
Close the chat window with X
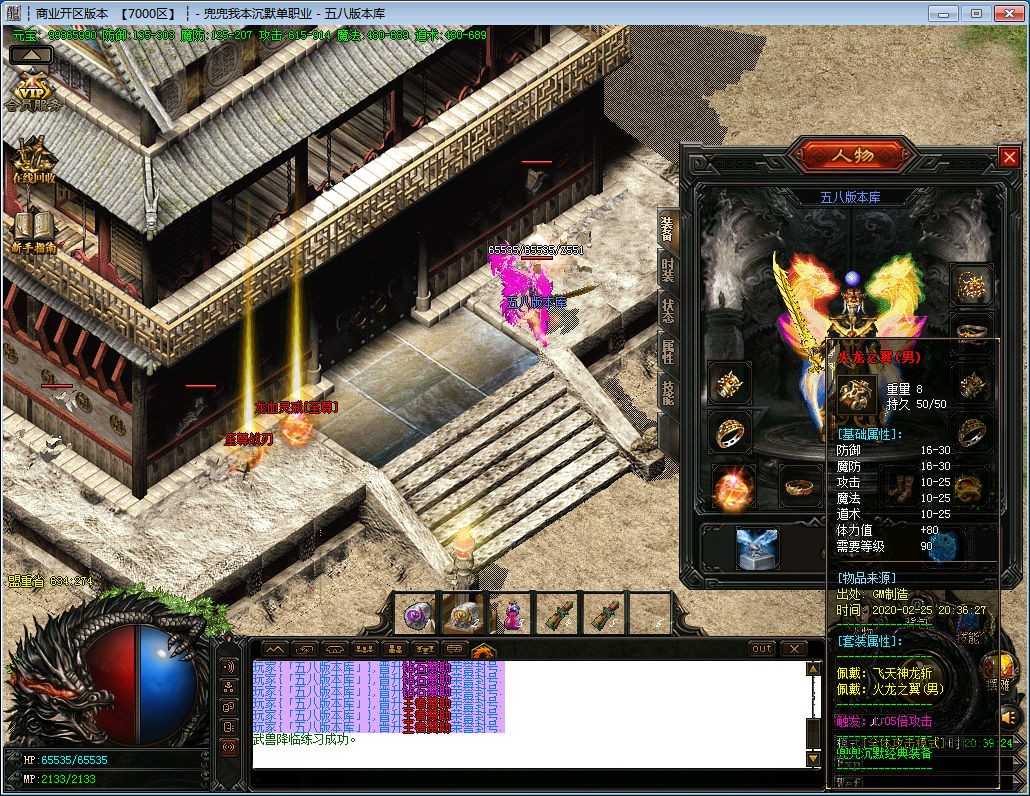(792, 649)
